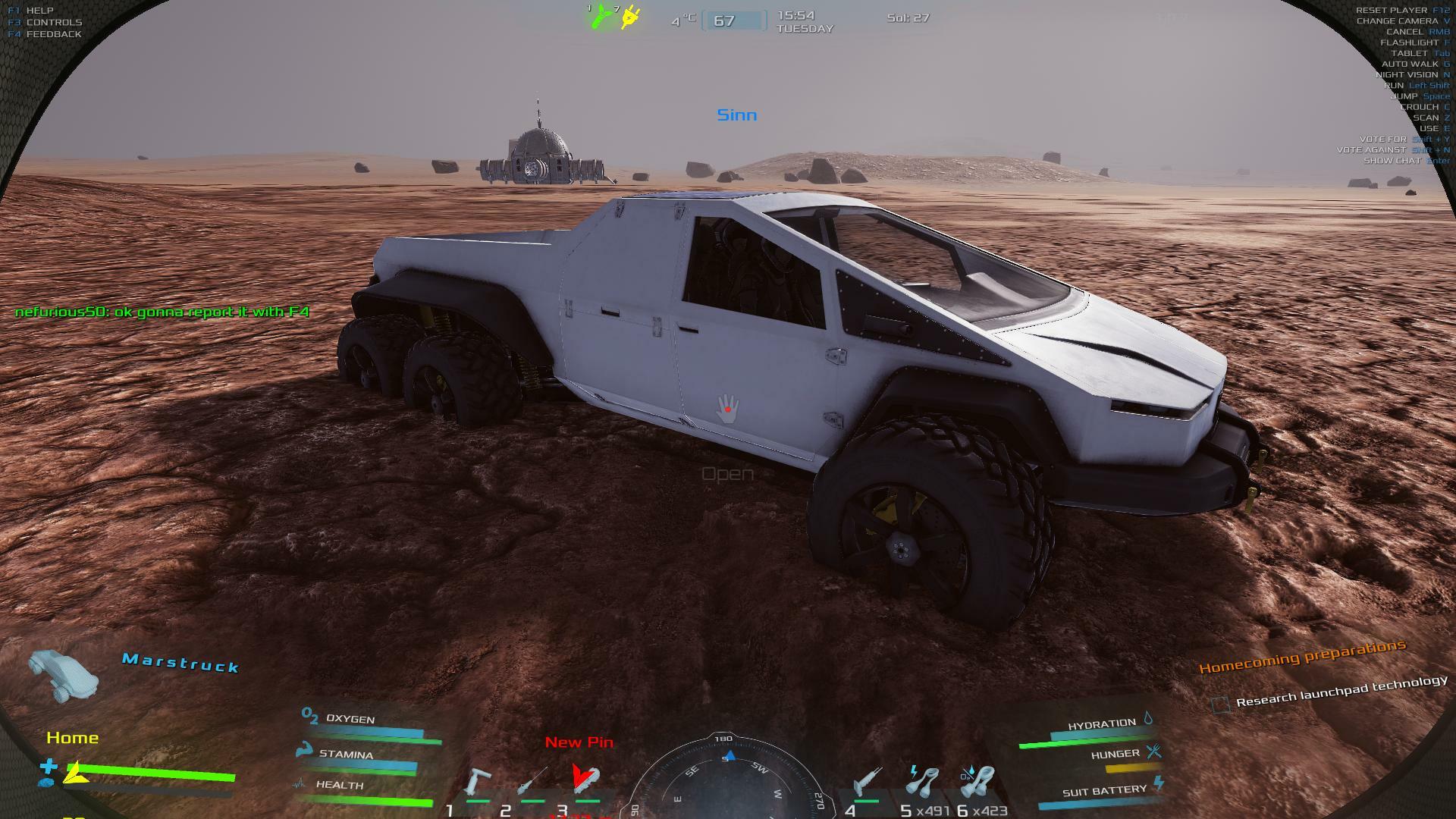Toggle the Research launchpad technology objective checkbox
1456x819 pixels.
tap(1220, 704)
